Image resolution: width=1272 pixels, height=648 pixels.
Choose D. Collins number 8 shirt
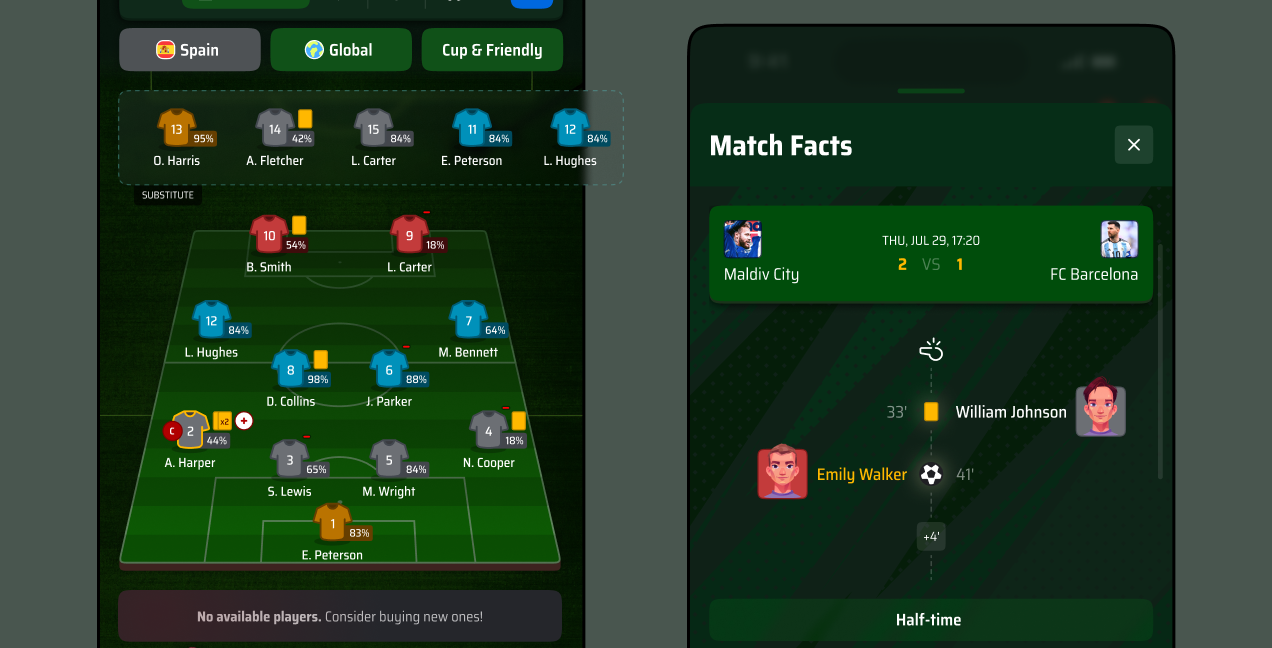[x=291, y=370]
